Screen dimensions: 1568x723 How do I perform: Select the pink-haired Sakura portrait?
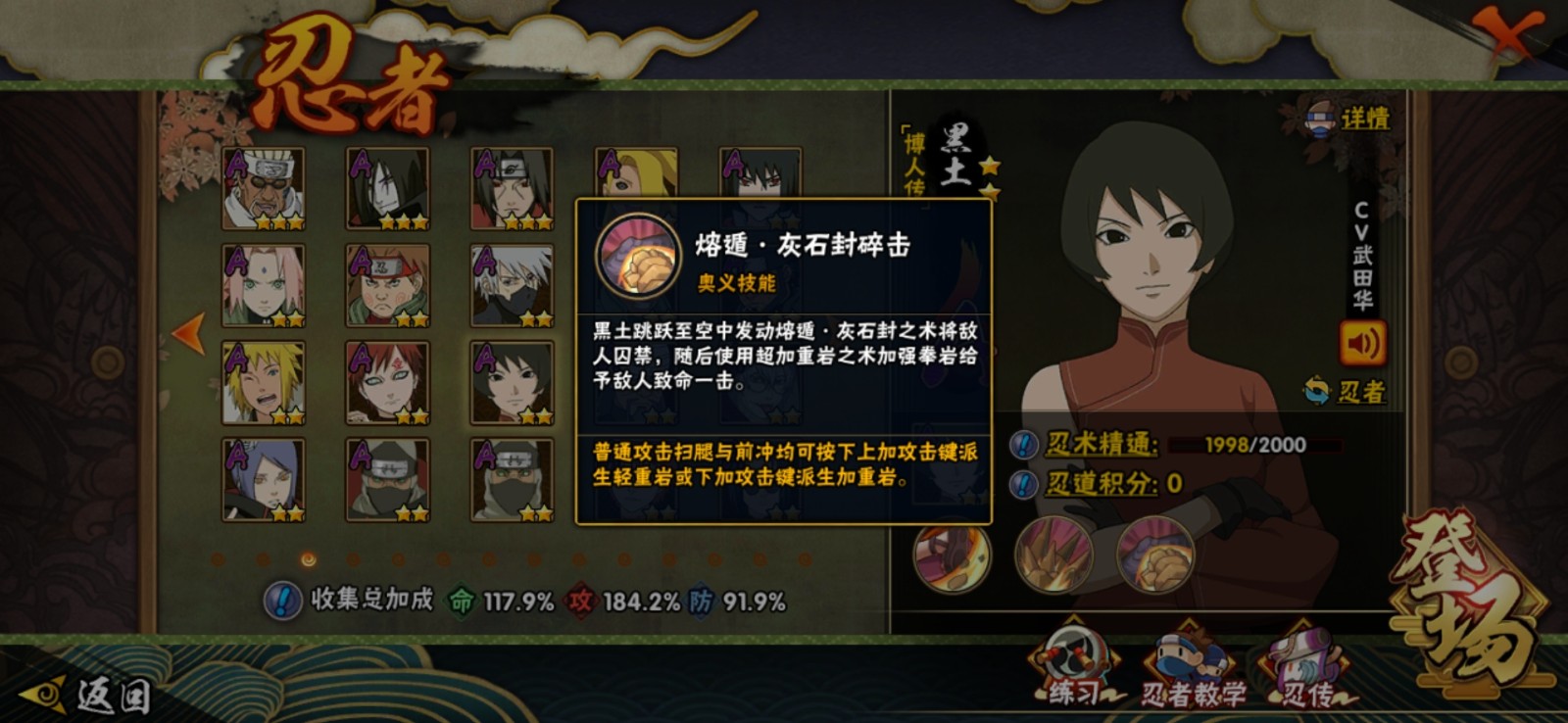click(263, 285)
